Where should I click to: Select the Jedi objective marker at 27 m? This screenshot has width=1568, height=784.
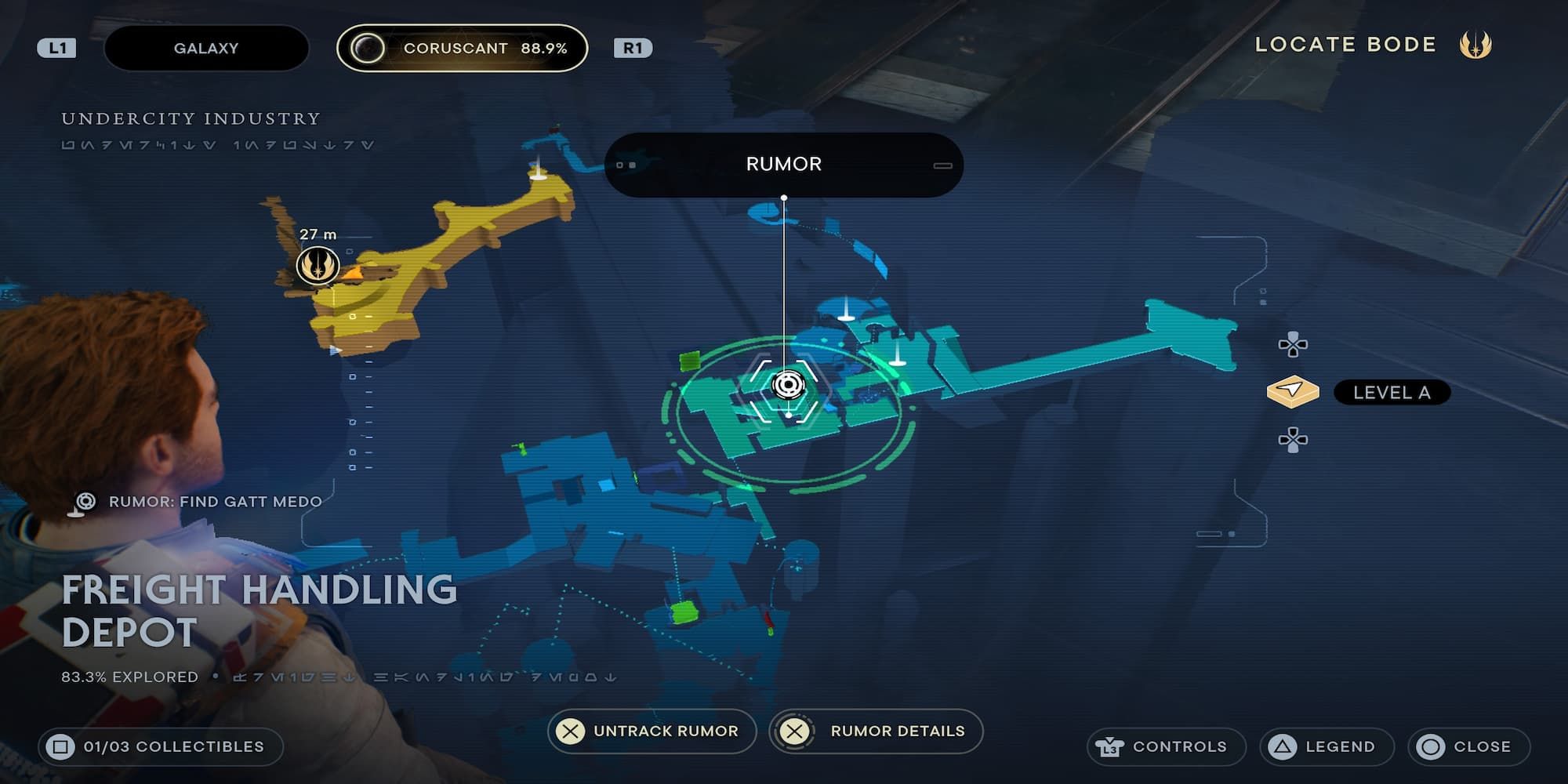point(318,265)
